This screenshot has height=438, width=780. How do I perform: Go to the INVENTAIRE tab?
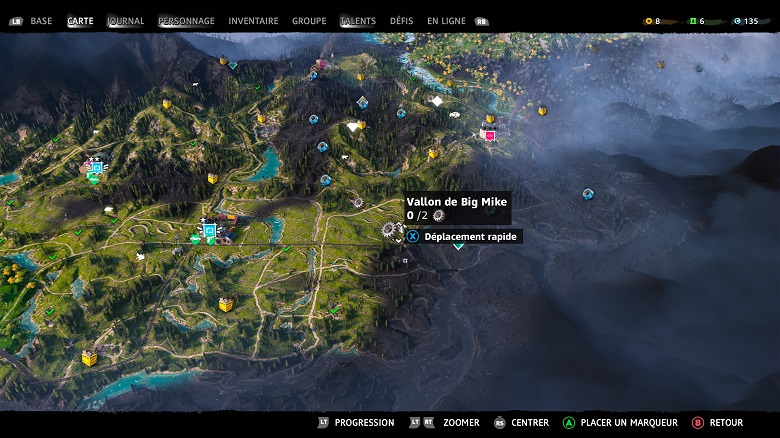pyautogui.click(x=253, y=21)
